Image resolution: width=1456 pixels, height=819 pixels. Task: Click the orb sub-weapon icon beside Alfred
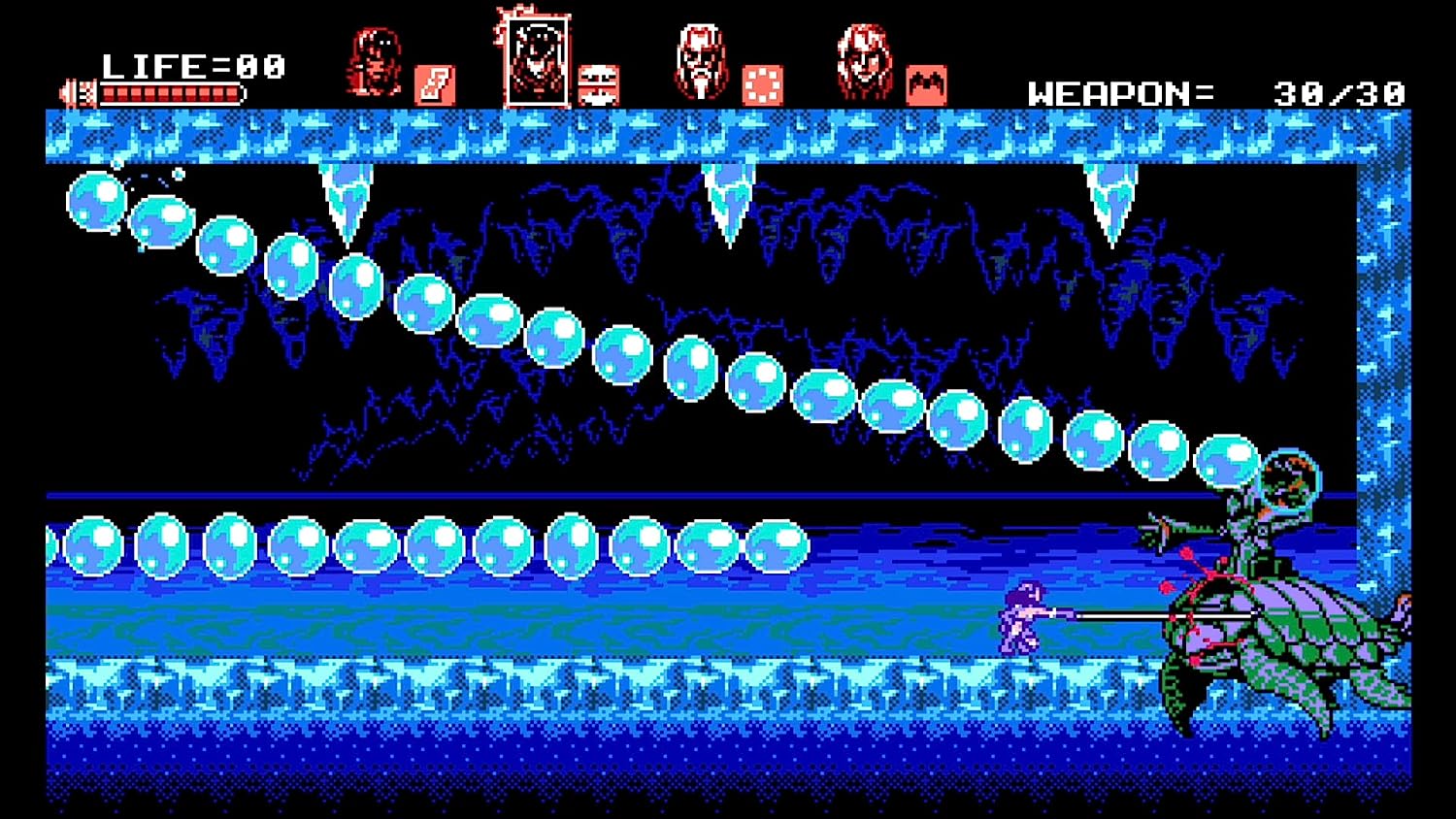(x=761, y=85)
